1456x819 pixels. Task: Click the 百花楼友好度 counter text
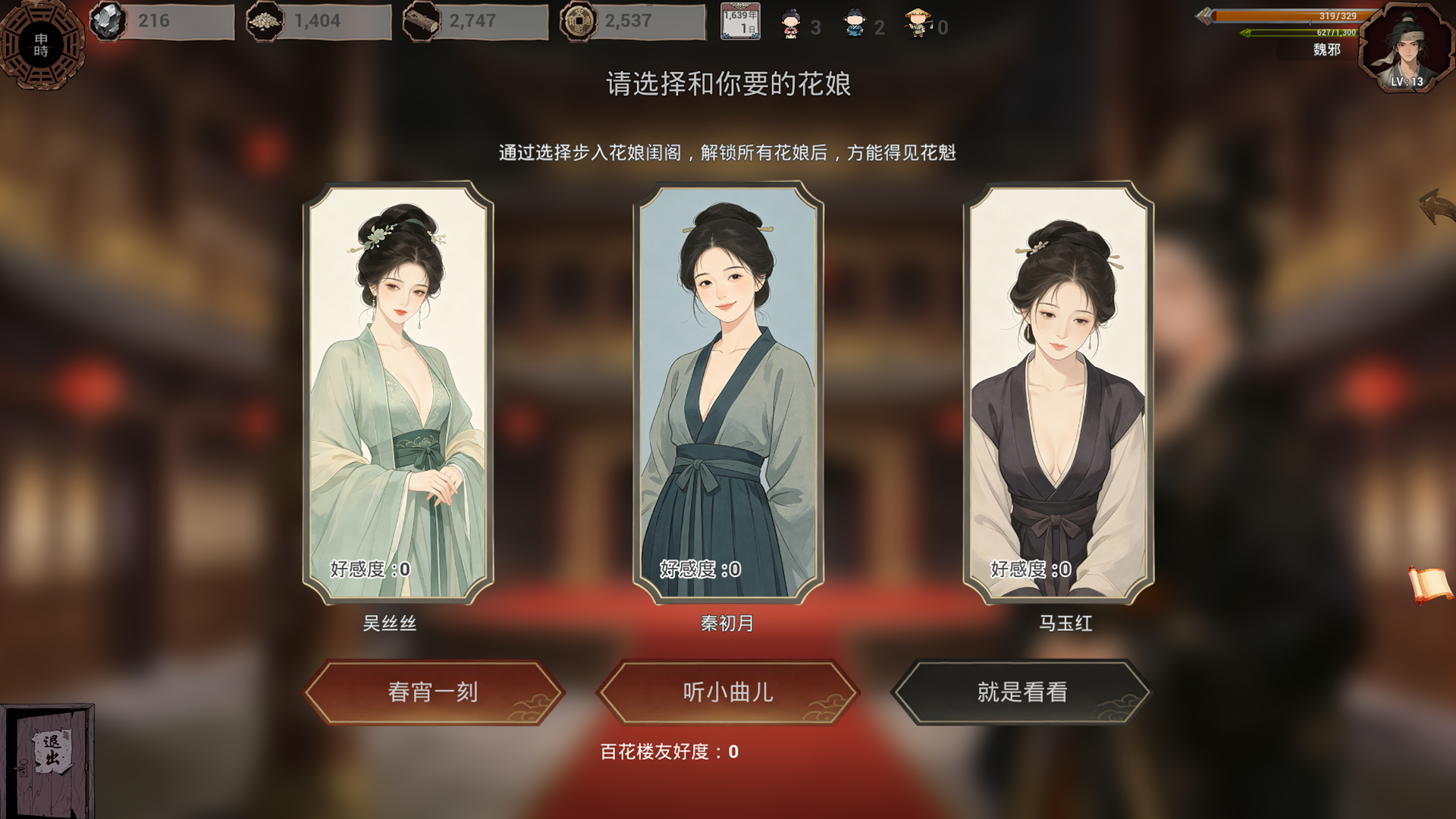tap(668, 752)
